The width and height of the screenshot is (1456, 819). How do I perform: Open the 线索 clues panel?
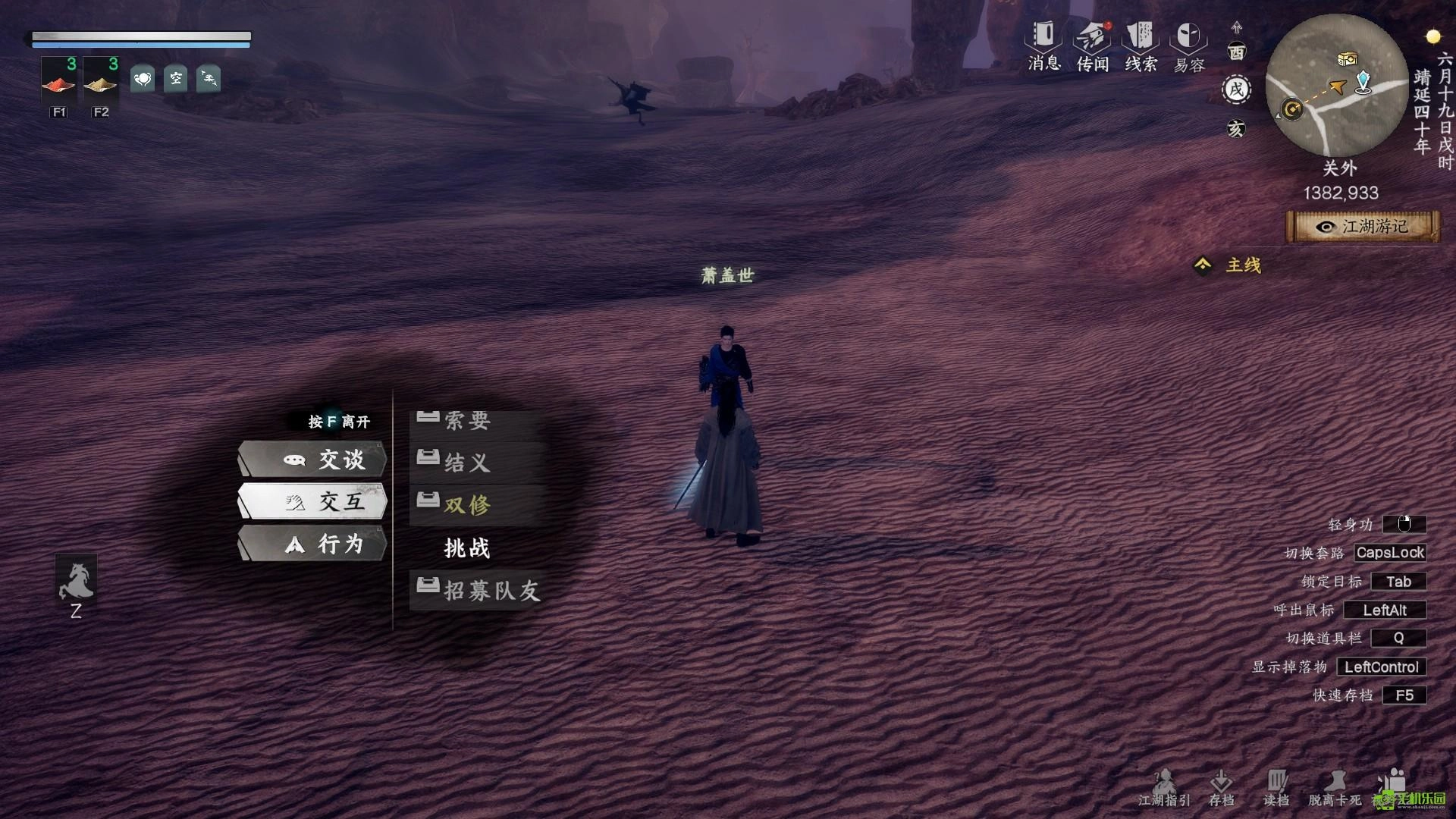coord(1141,45)
